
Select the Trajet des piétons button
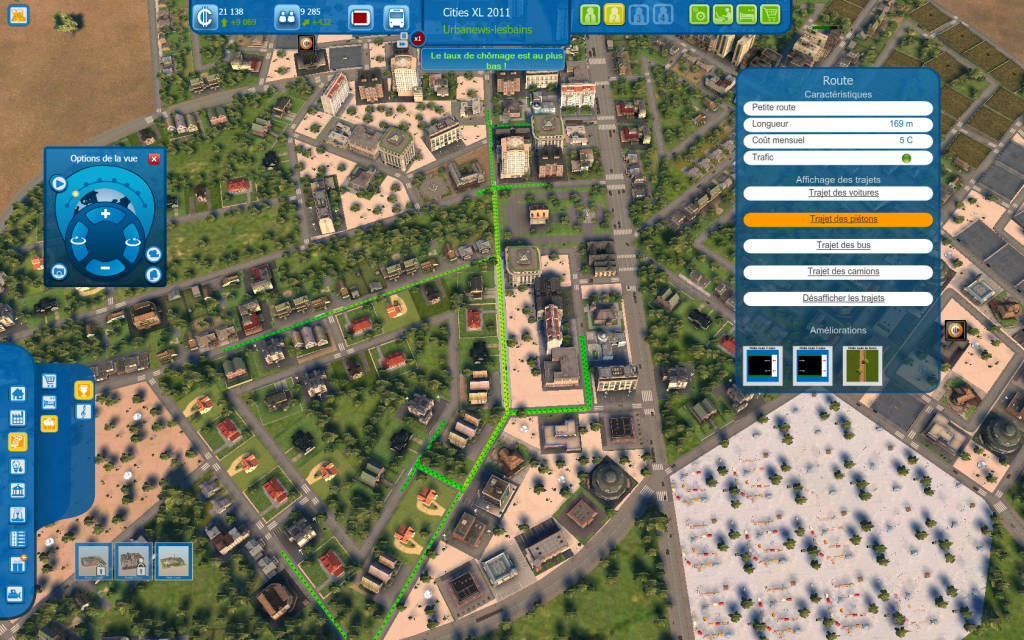(x=838, y=219)
